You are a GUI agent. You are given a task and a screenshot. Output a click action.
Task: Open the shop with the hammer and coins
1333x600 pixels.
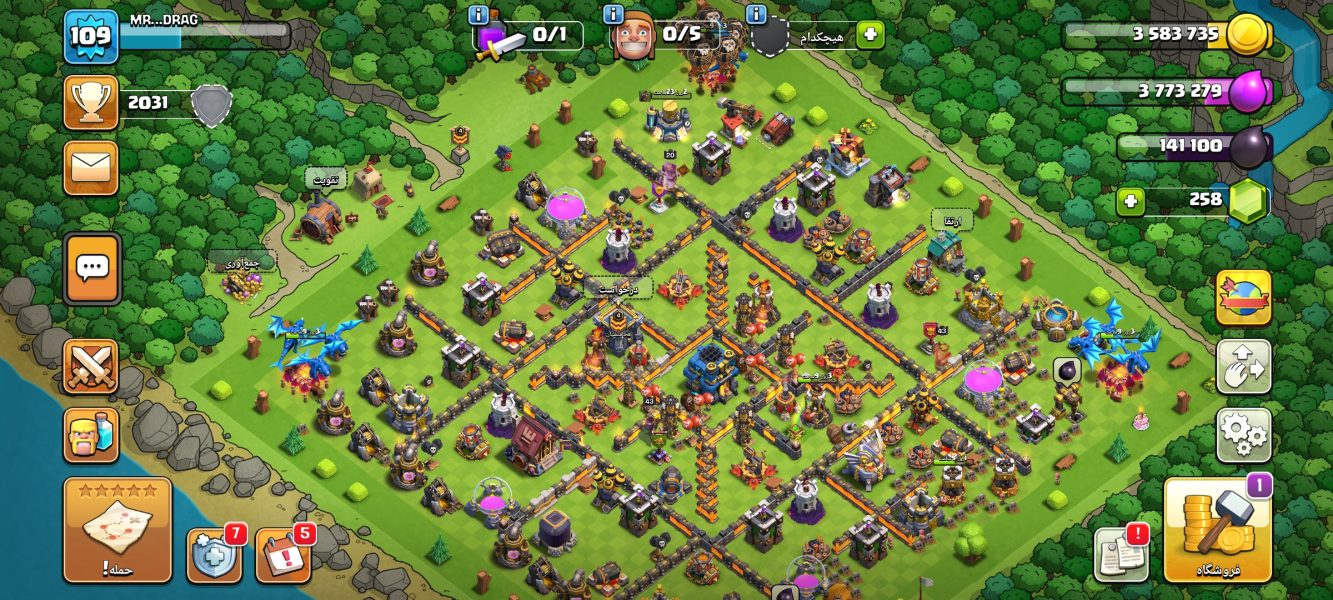tap(1217, 530)
